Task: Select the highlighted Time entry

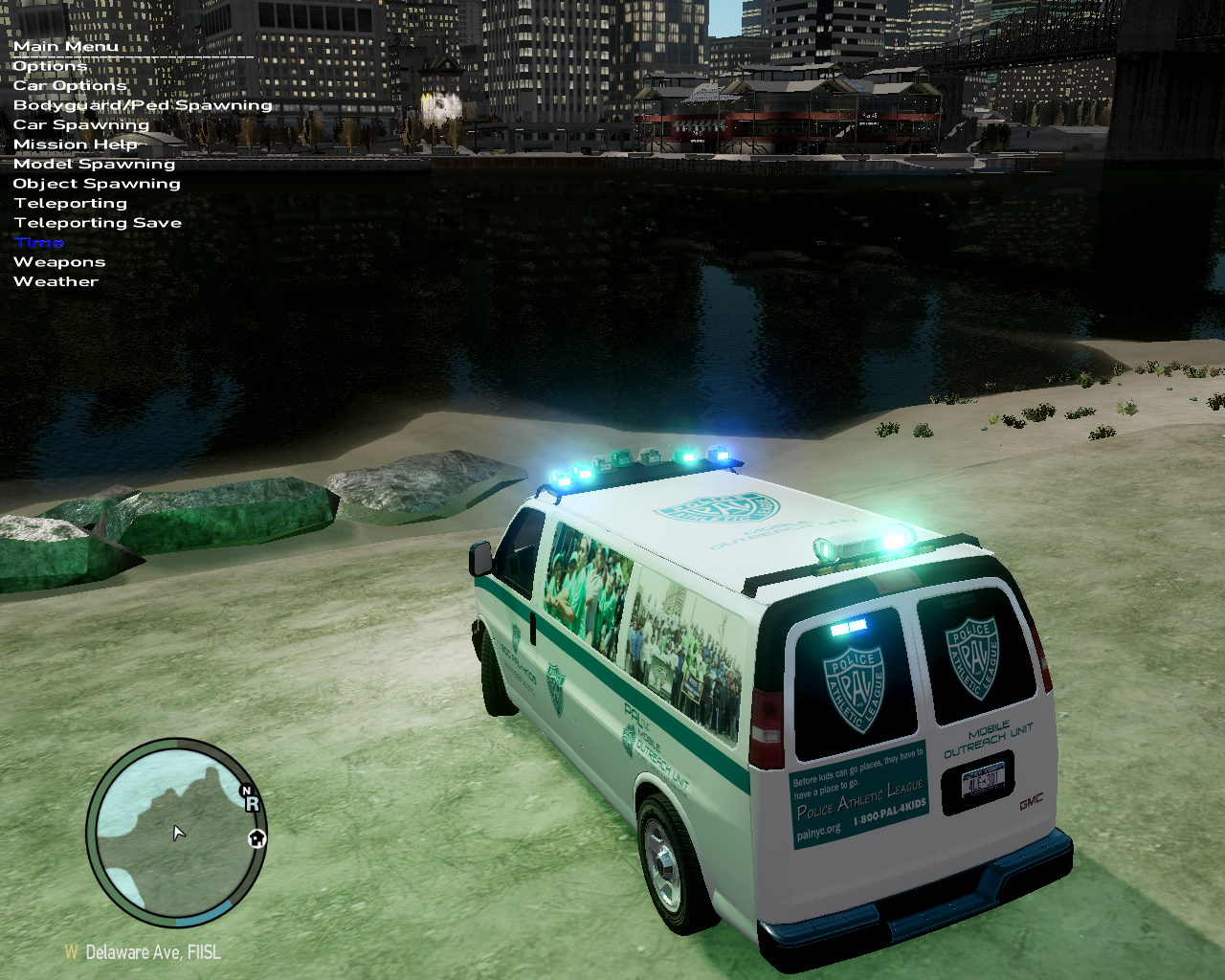Action: [39, 243]
